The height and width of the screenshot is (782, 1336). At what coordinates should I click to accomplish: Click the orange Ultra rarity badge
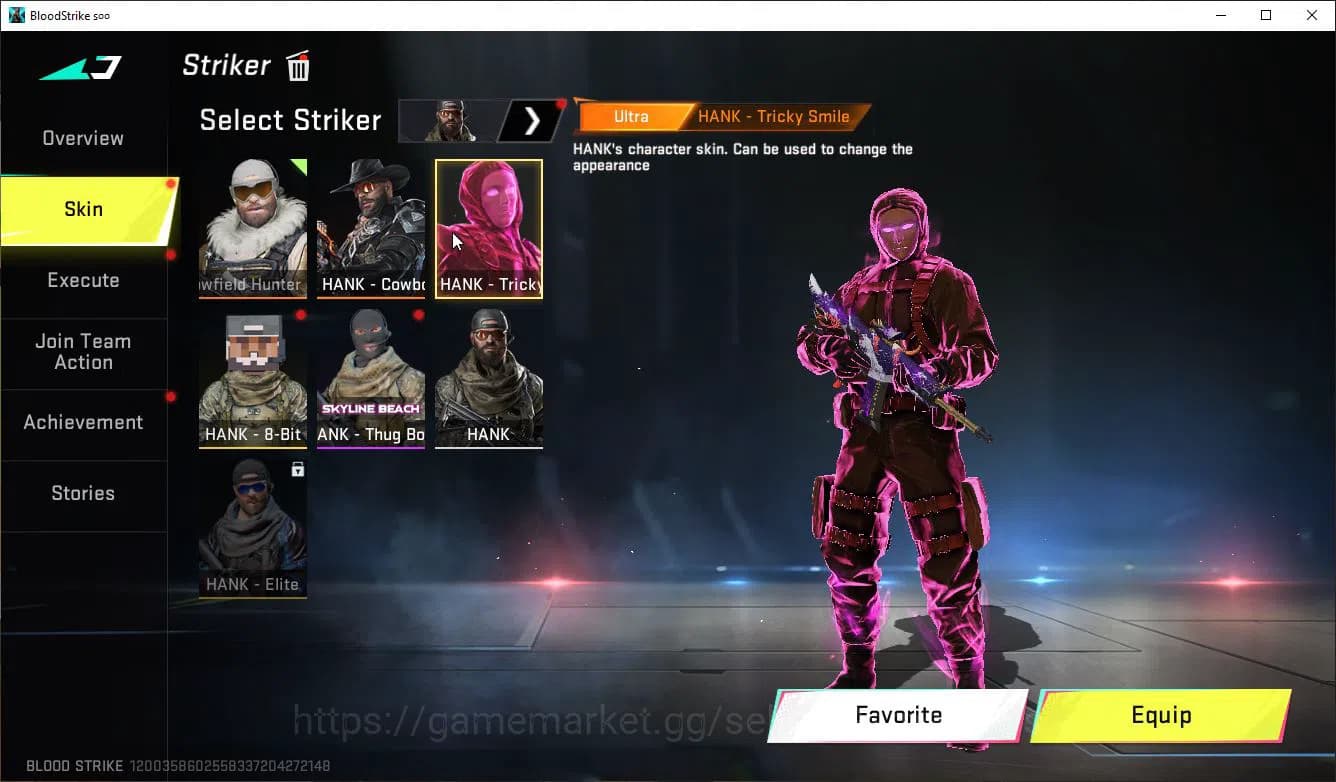(x=632, y=116)
